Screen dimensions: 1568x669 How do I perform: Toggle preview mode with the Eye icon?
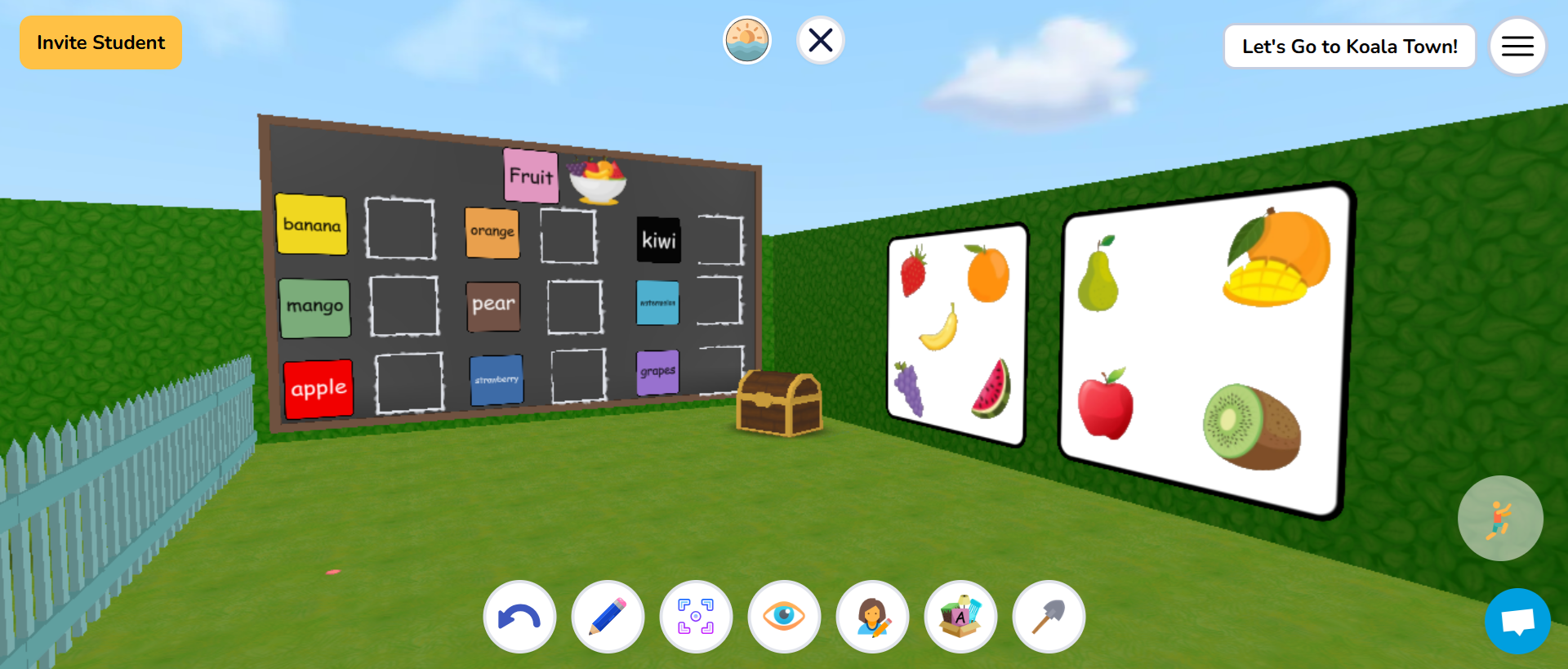click(x=784, y=617)
